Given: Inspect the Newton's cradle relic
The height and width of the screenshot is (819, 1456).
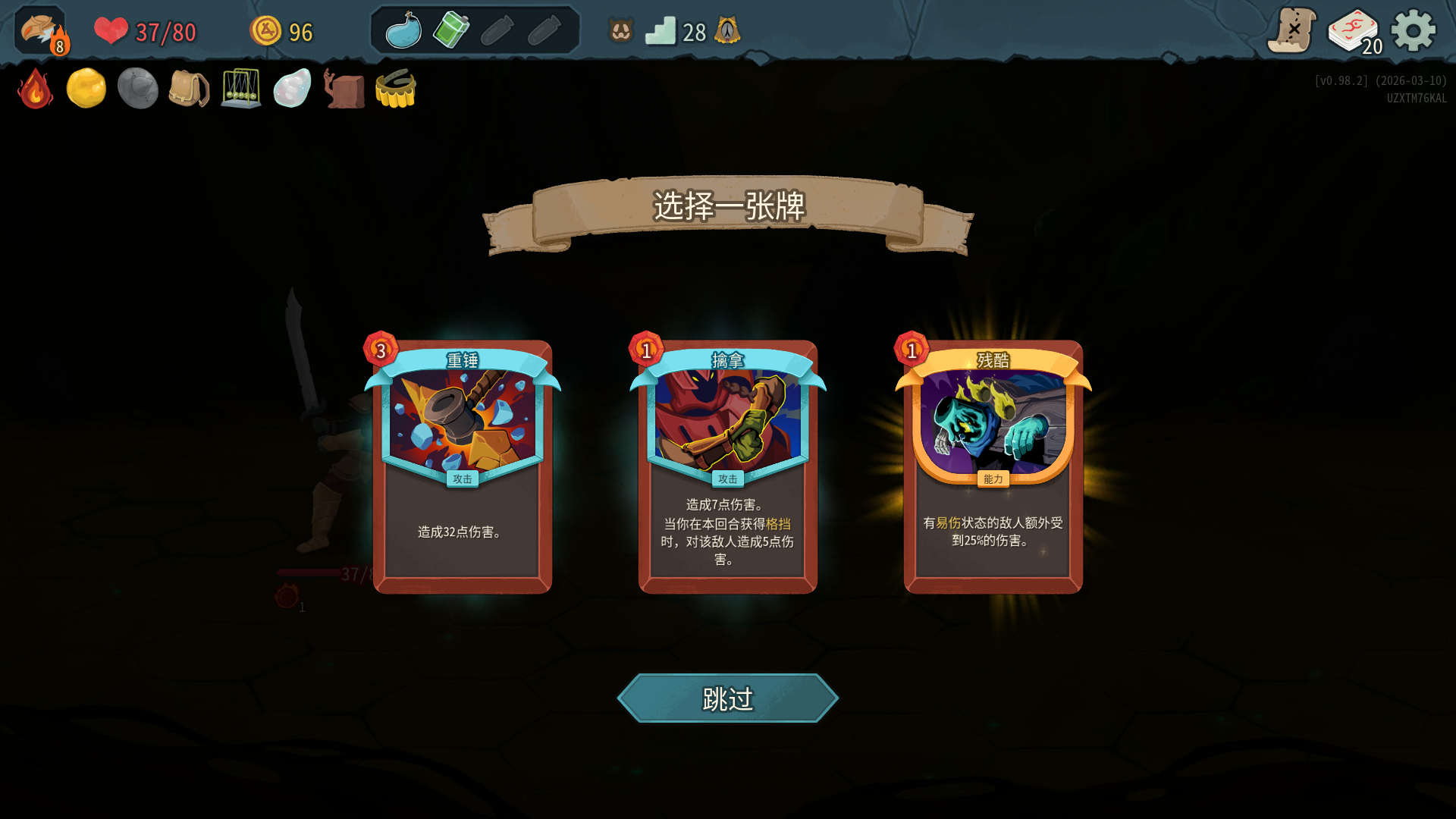Looking at the screenshot, I should click(x=240, y=89).
